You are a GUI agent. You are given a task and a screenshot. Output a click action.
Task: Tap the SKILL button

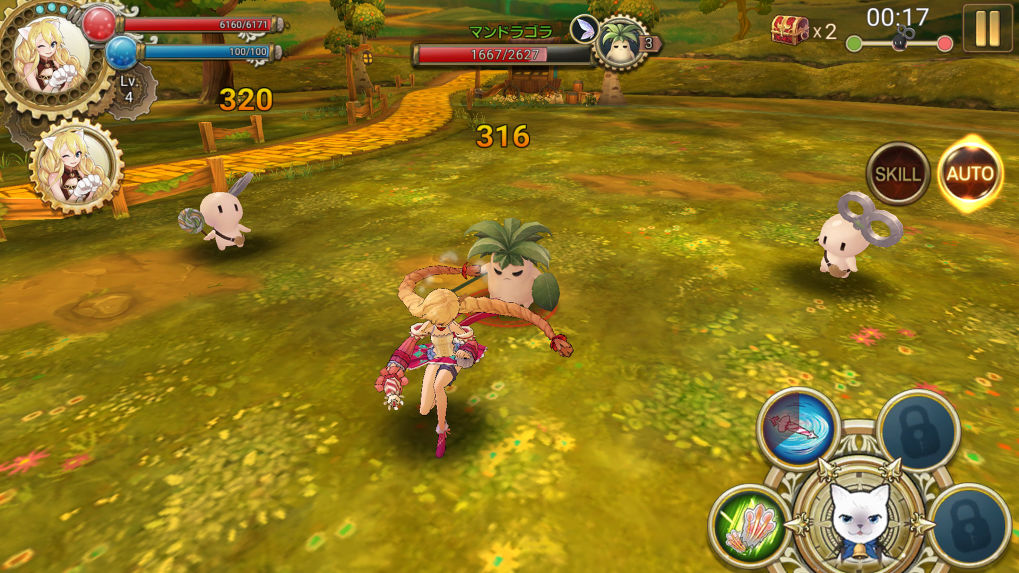click(x=897, y=174)
